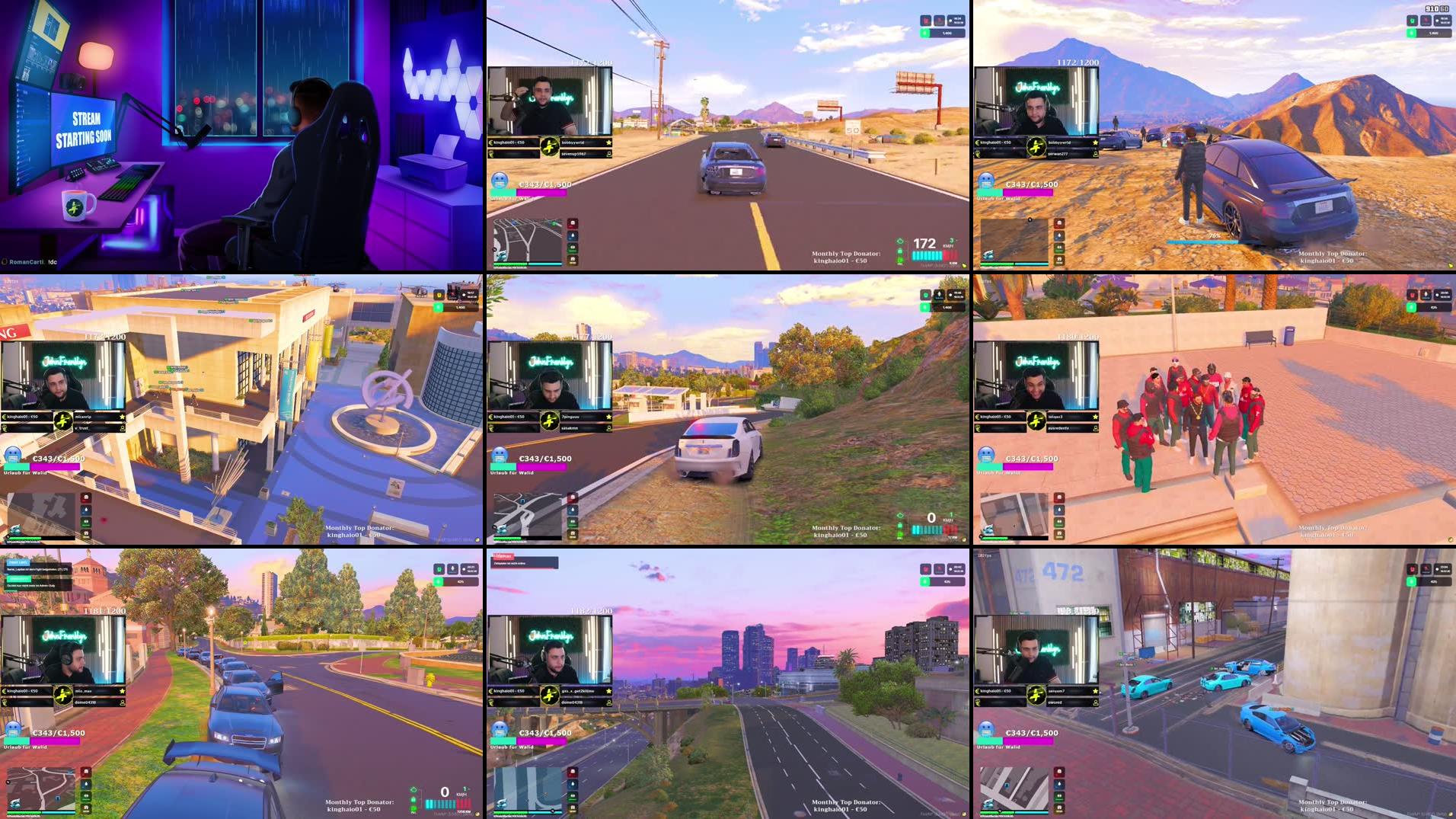Click the green fuel indicator next to the speed display

(900, 261)
